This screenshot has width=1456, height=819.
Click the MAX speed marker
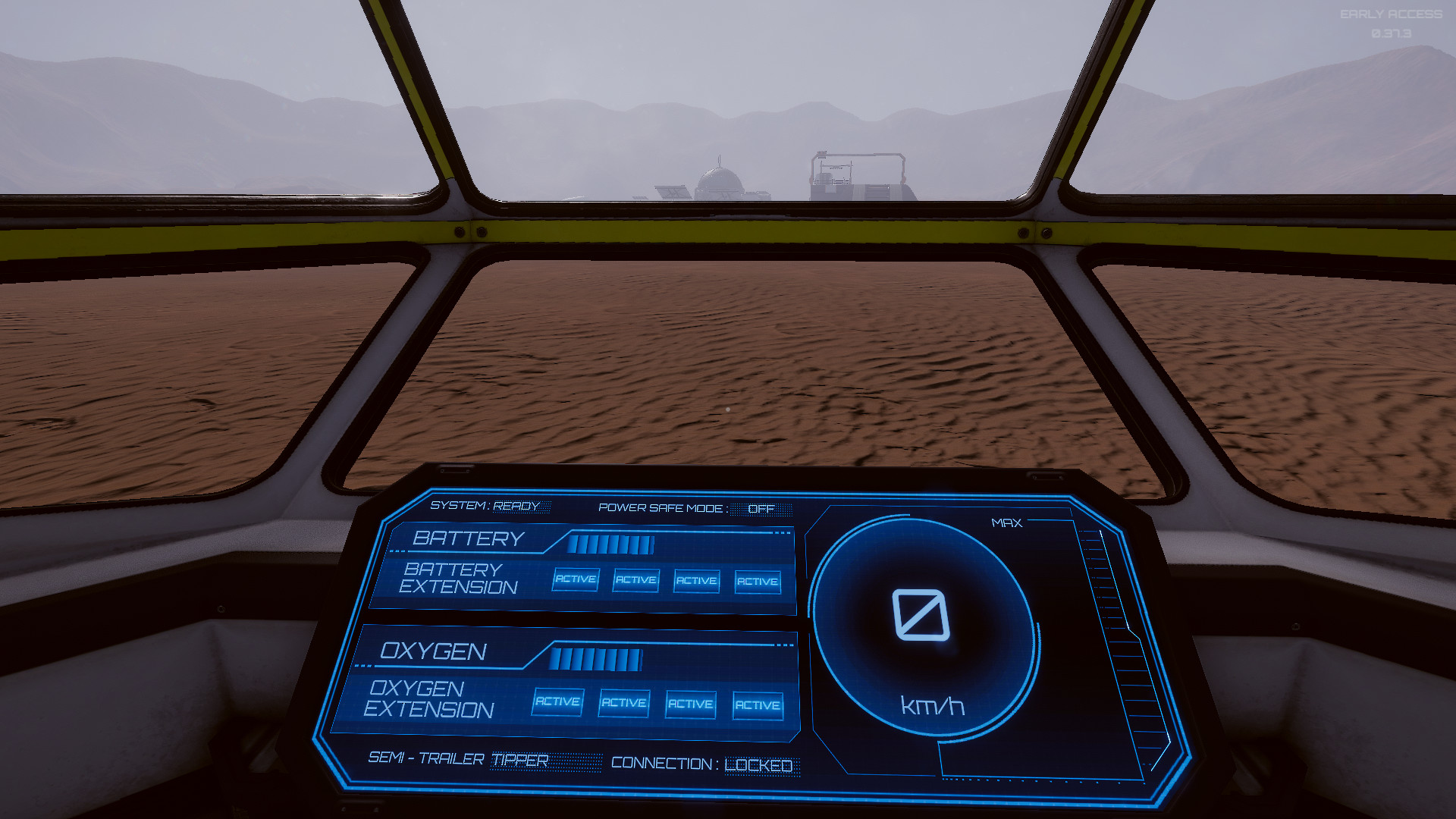coord(1006,522)
